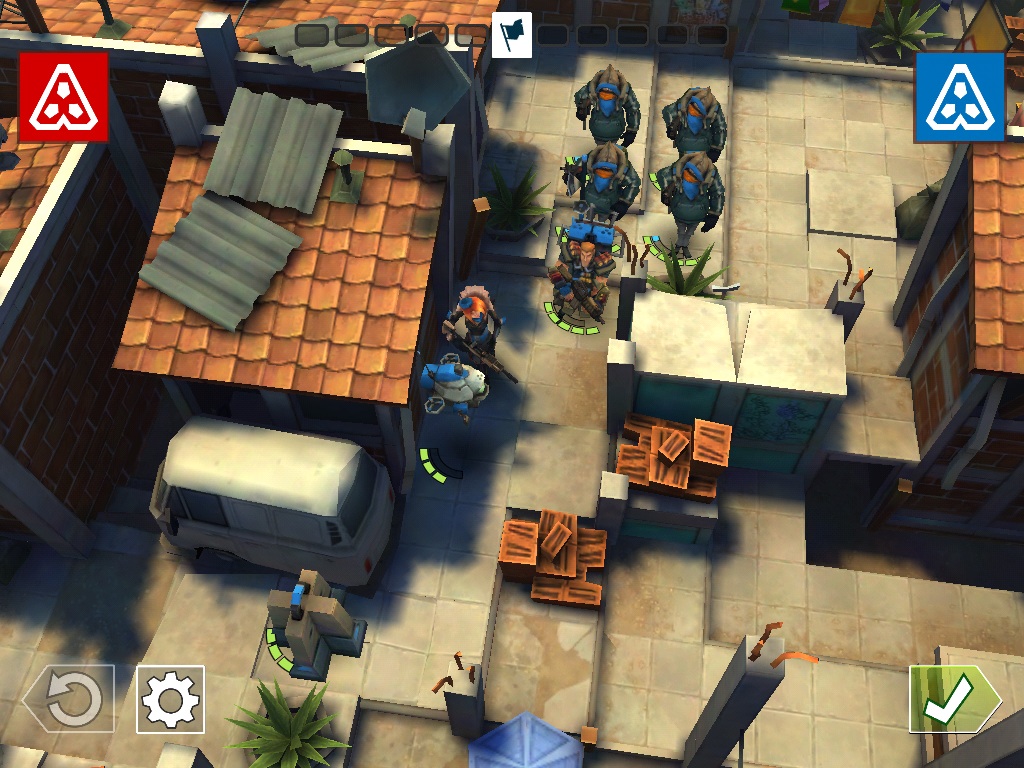
Task: Open the gear settings menu
Action: [x=170, y=699]
